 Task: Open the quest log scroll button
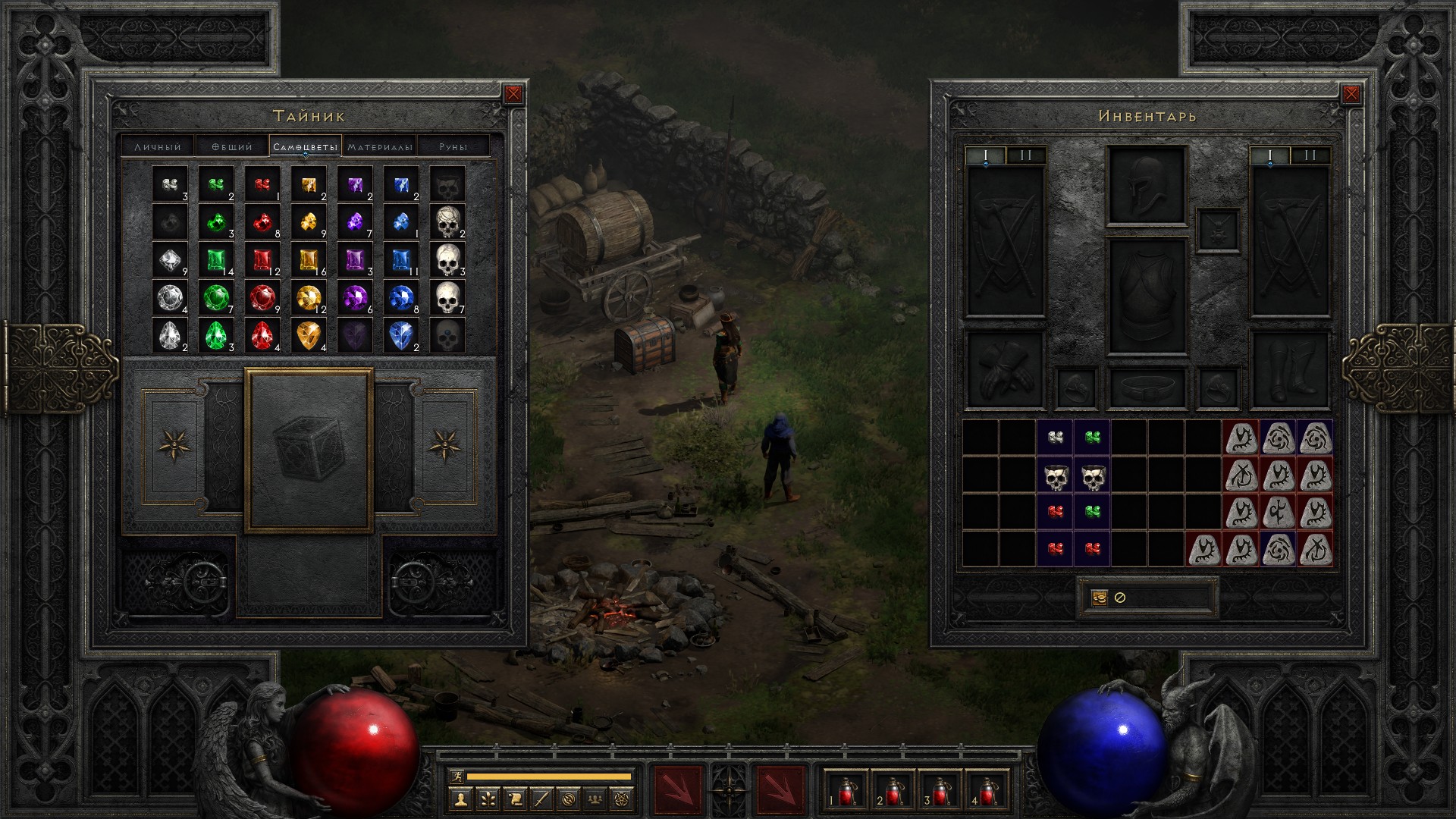point(515,799)
